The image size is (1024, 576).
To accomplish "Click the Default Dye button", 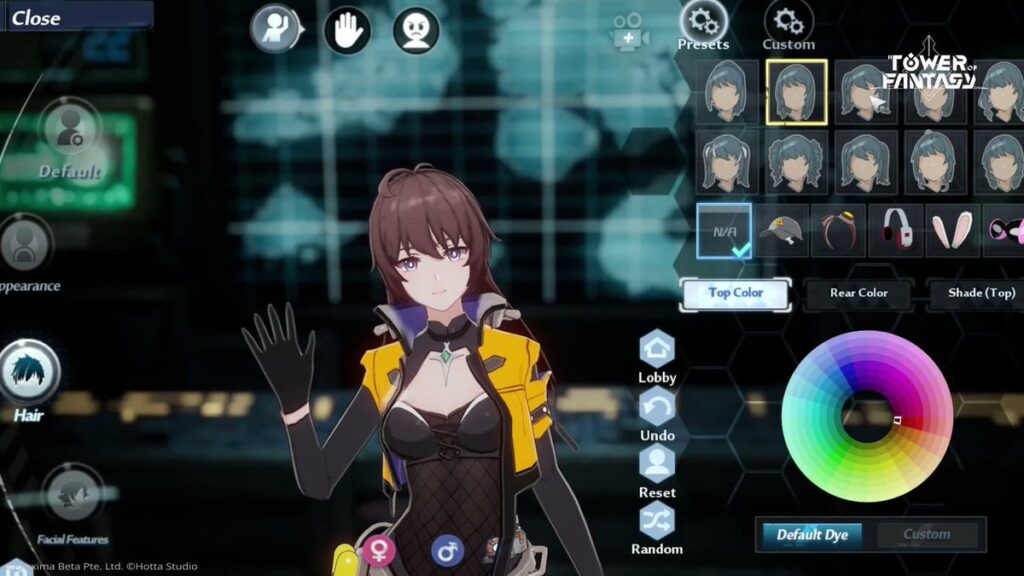I will tap(812, 535).
